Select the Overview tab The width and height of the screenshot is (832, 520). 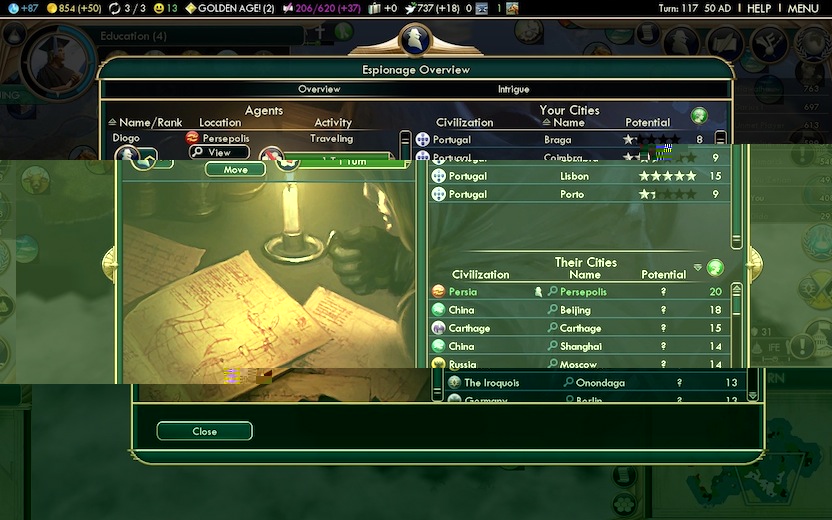(x=319, y=89)
